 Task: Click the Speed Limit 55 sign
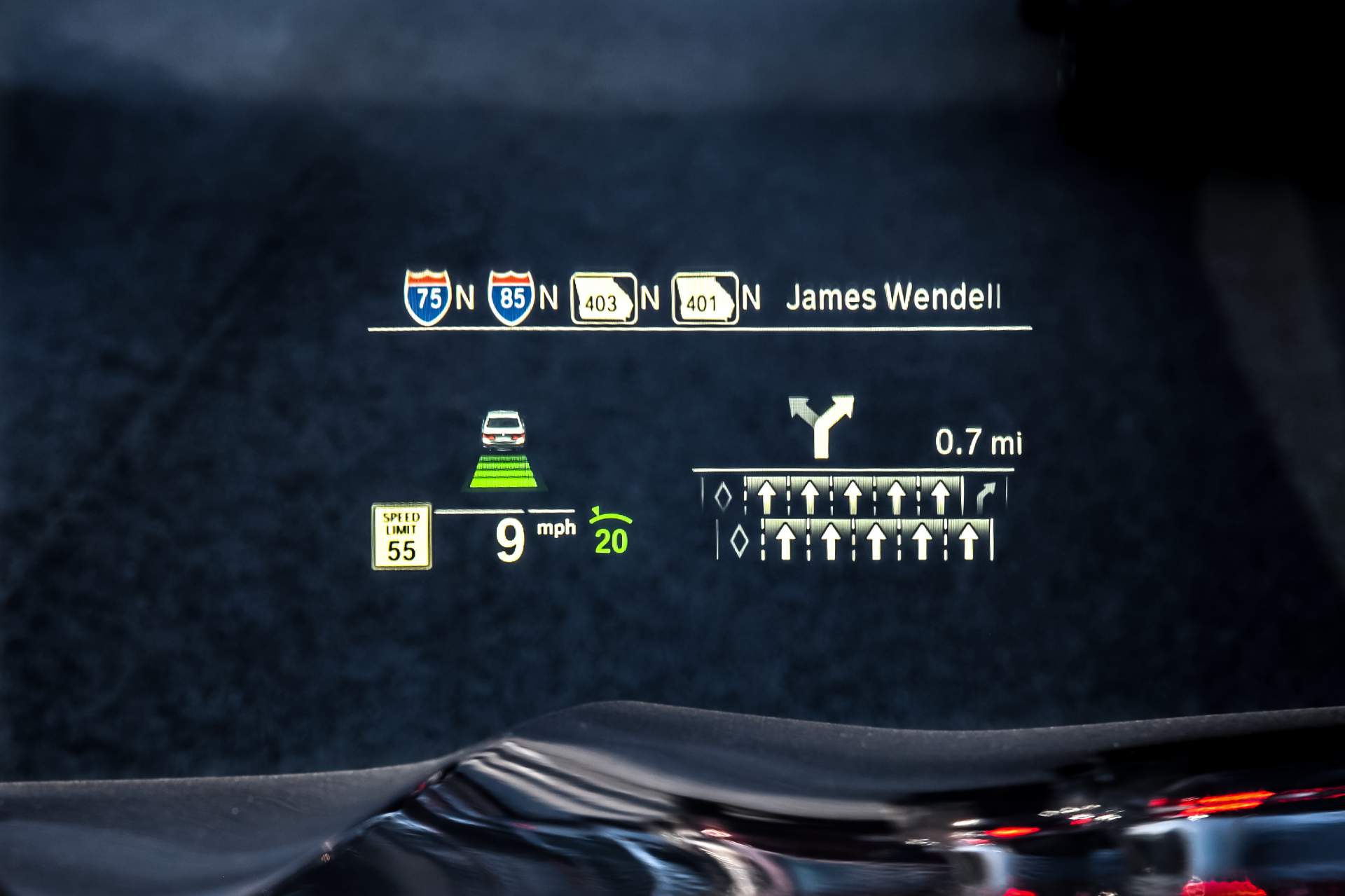coord(401,536)
